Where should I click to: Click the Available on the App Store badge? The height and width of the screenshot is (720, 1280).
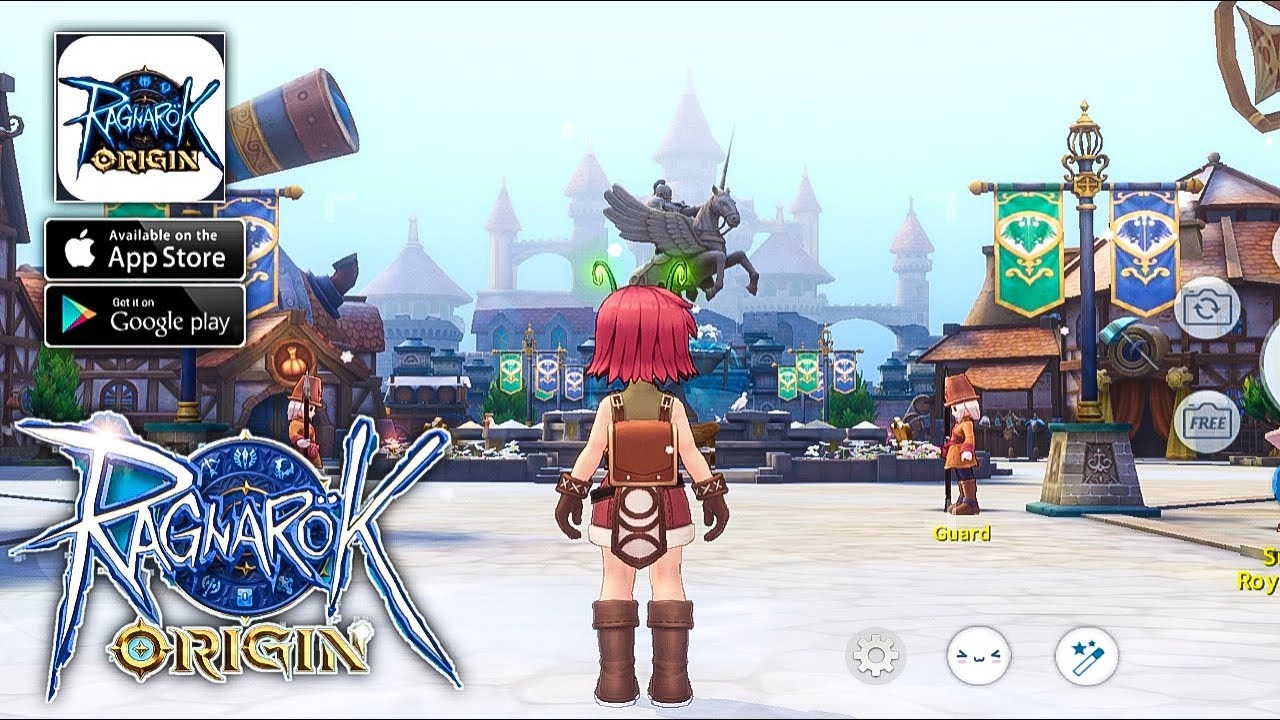pos(145,249)
